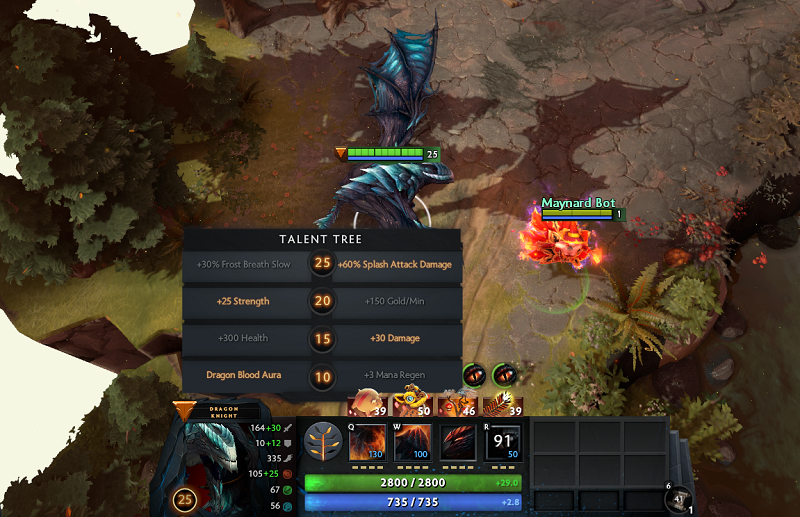This screenshot has height=517, width=800.
Task: Cast the W Dragon Tail ability
Action: (413, 441)
